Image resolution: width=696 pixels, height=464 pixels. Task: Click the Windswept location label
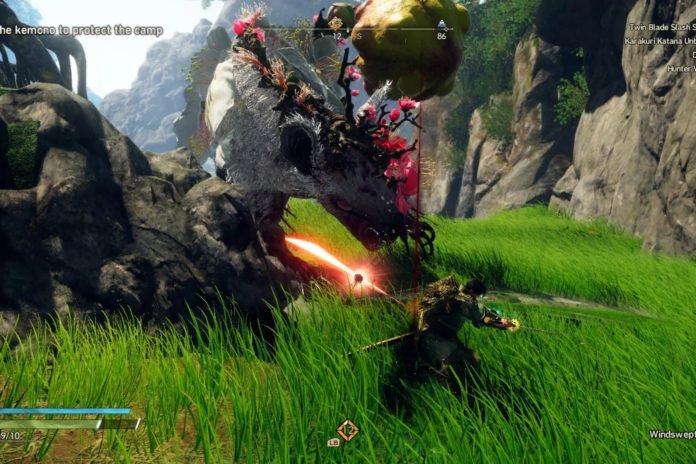point(670,435)
